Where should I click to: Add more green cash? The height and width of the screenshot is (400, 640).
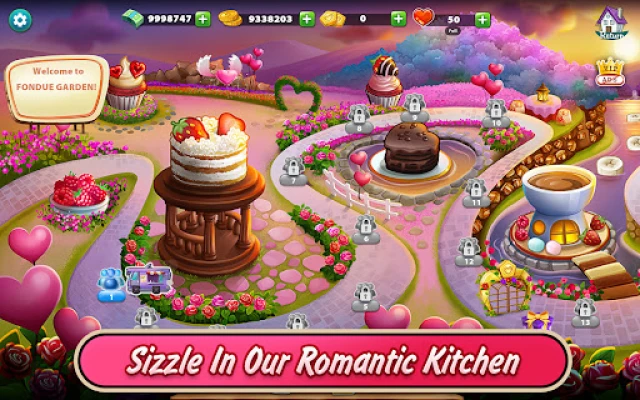point(203,19)
